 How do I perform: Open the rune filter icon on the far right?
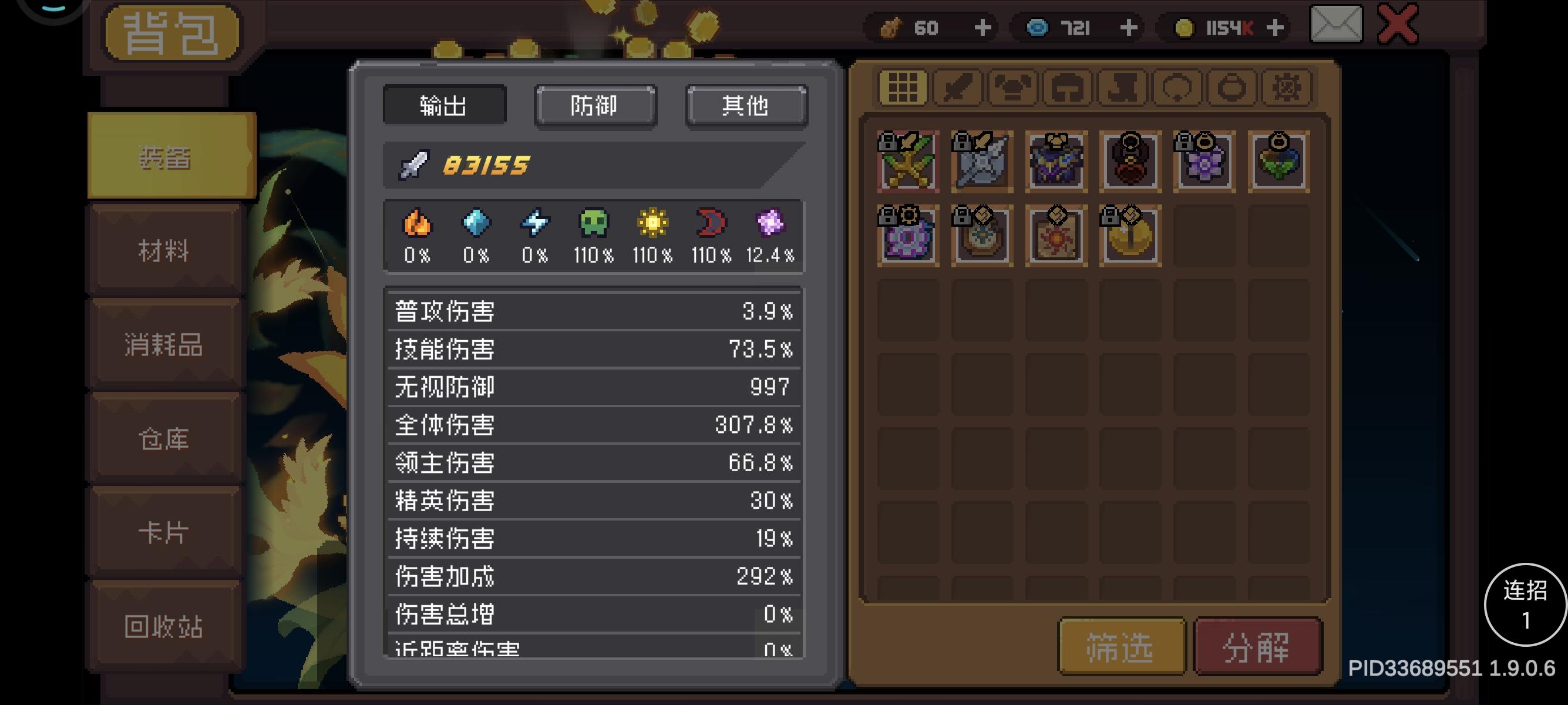pyautogui.click(x=1286, y=87)
